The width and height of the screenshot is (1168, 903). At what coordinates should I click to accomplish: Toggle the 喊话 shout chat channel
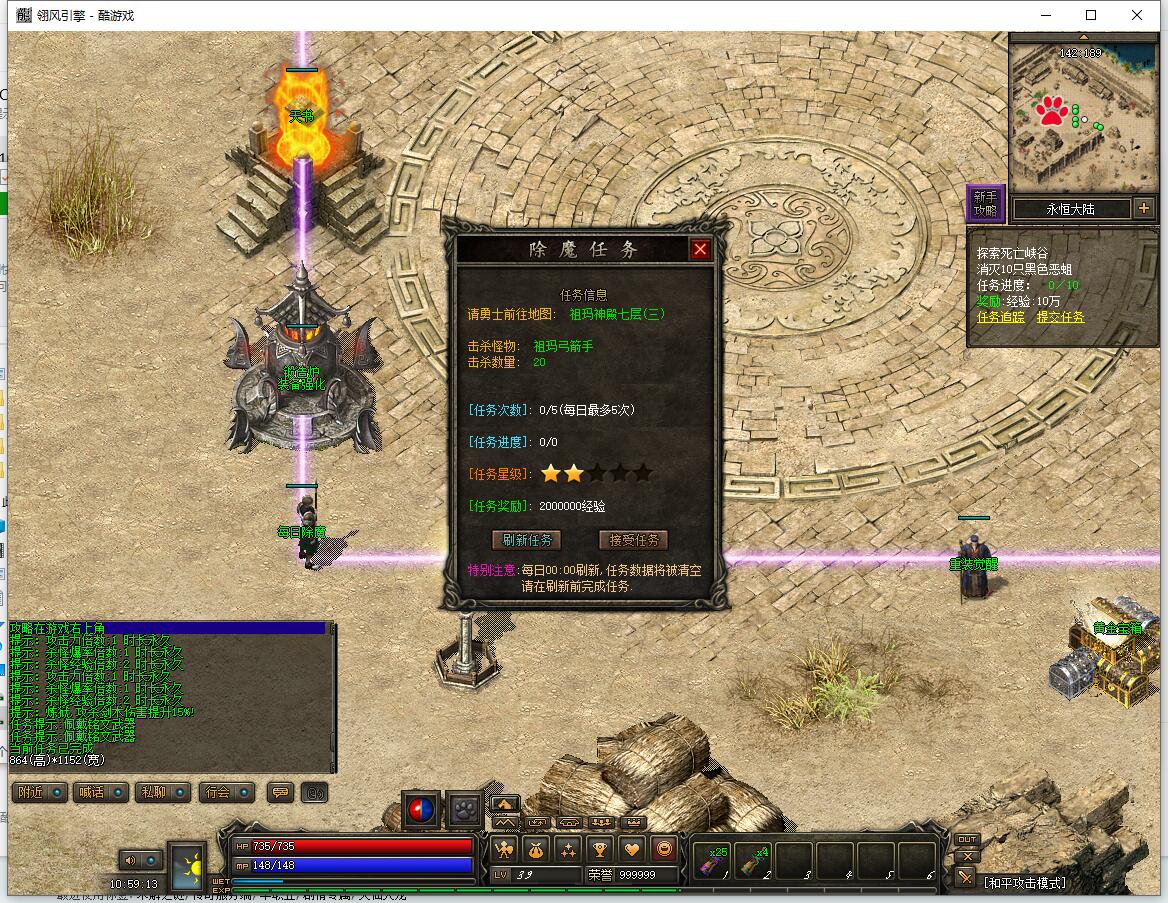click(x=101, y=792)
